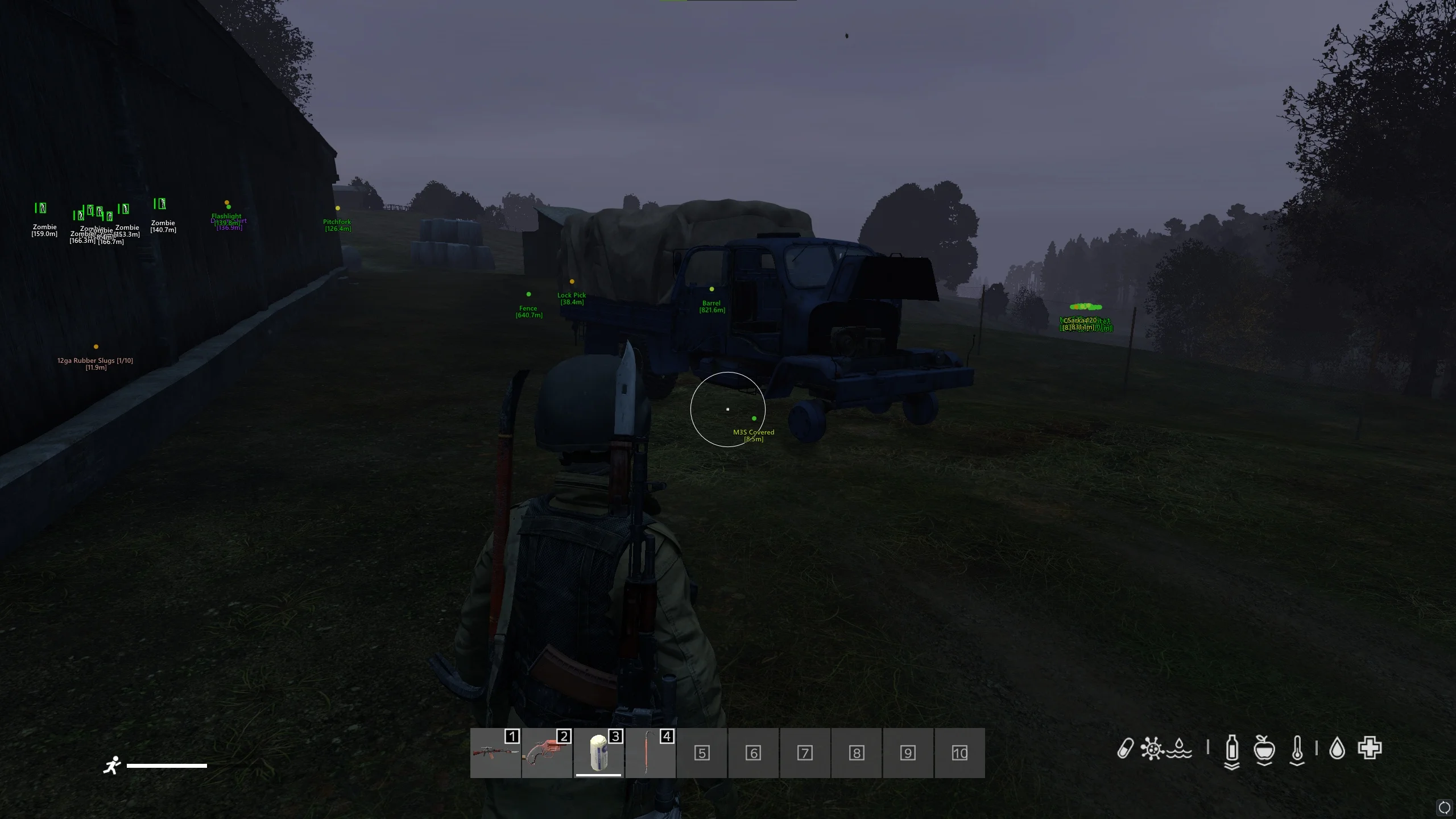This screenshot has height=819, width=1456.
Task: Click empty hotbar slot 5
Action: pos(702,753)
